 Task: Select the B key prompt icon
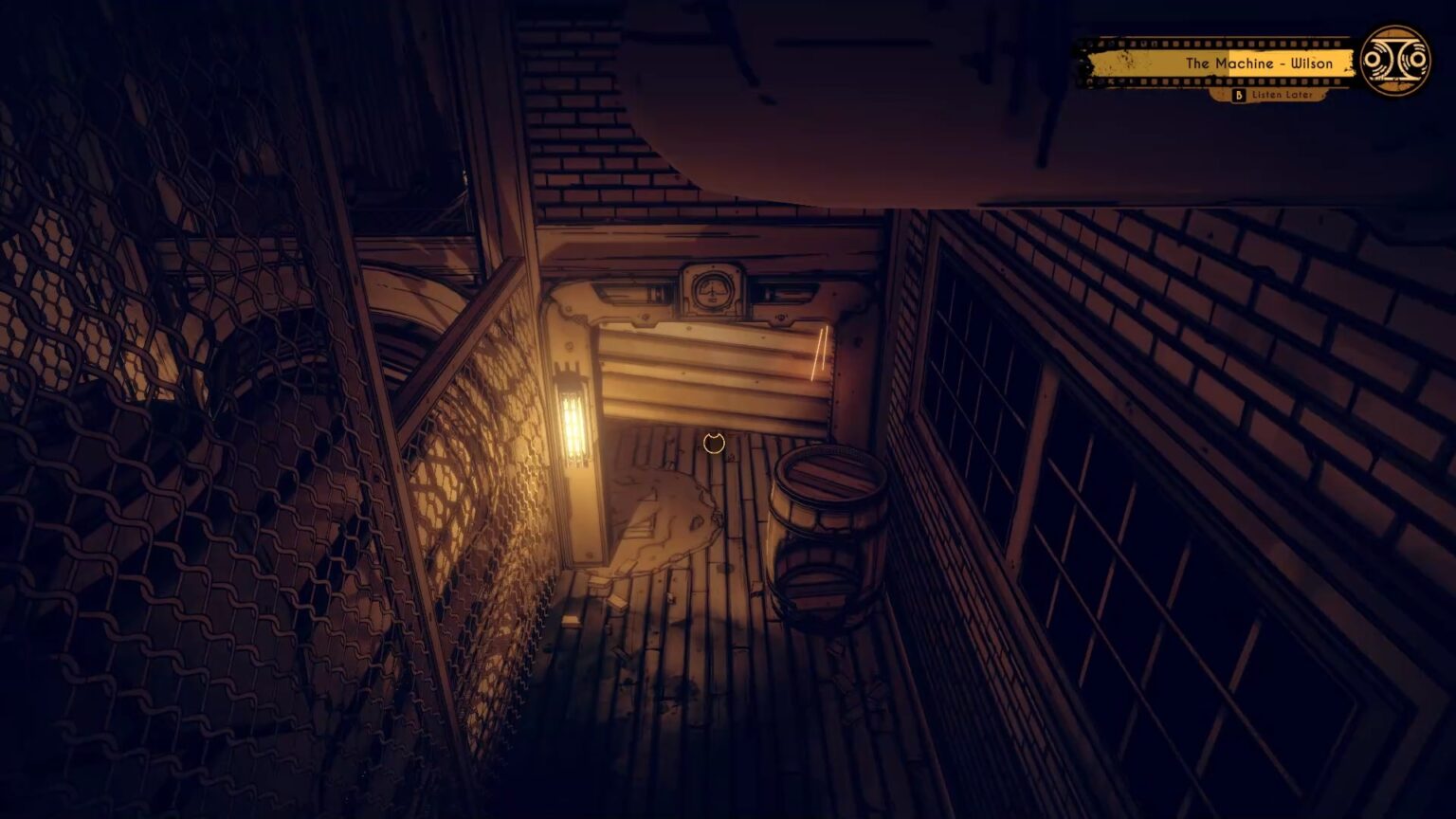click(1237, 96)
